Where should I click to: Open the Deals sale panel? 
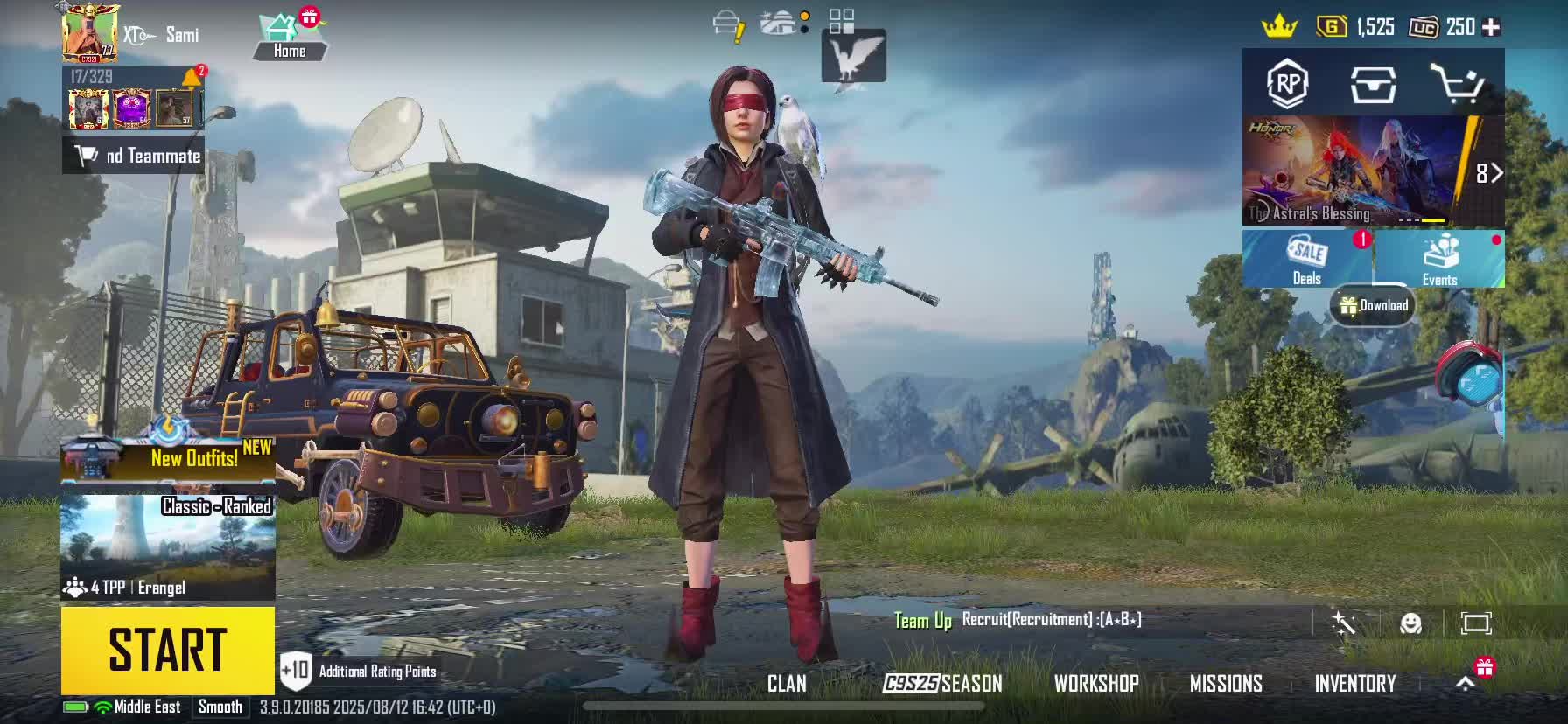1307,260
